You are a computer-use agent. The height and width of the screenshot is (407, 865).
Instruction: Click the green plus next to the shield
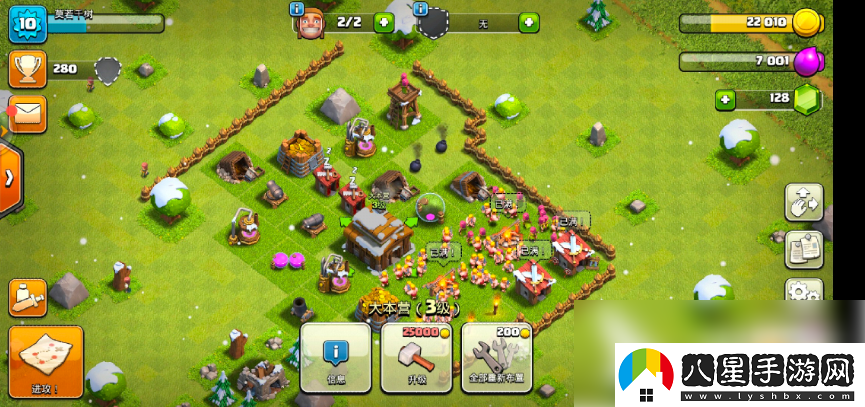pos(528,22)
